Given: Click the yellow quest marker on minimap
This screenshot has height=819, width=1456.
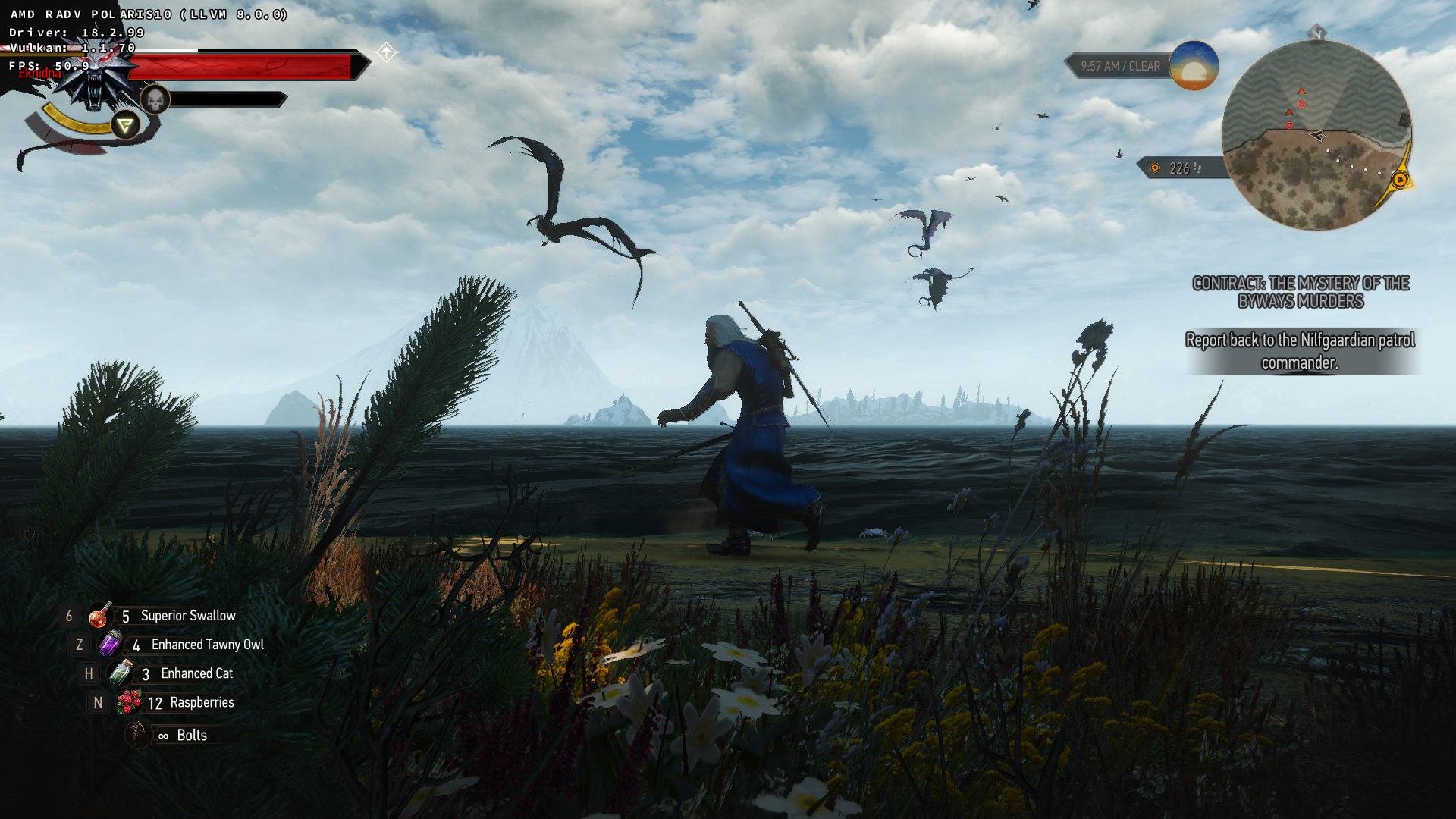Looking at the screenshot, I should (1400, 180).
